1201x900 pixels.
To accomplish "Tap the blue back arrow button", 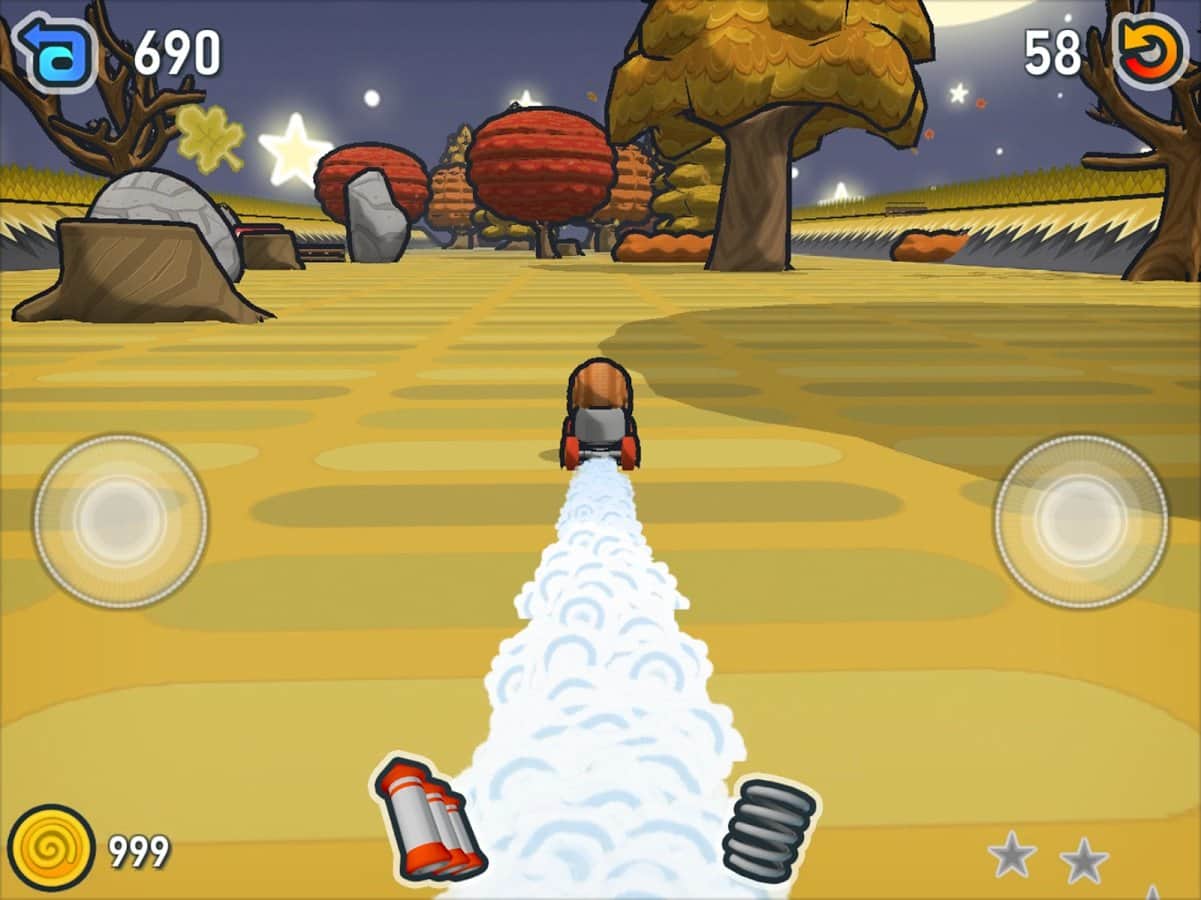I will [55, 52].
